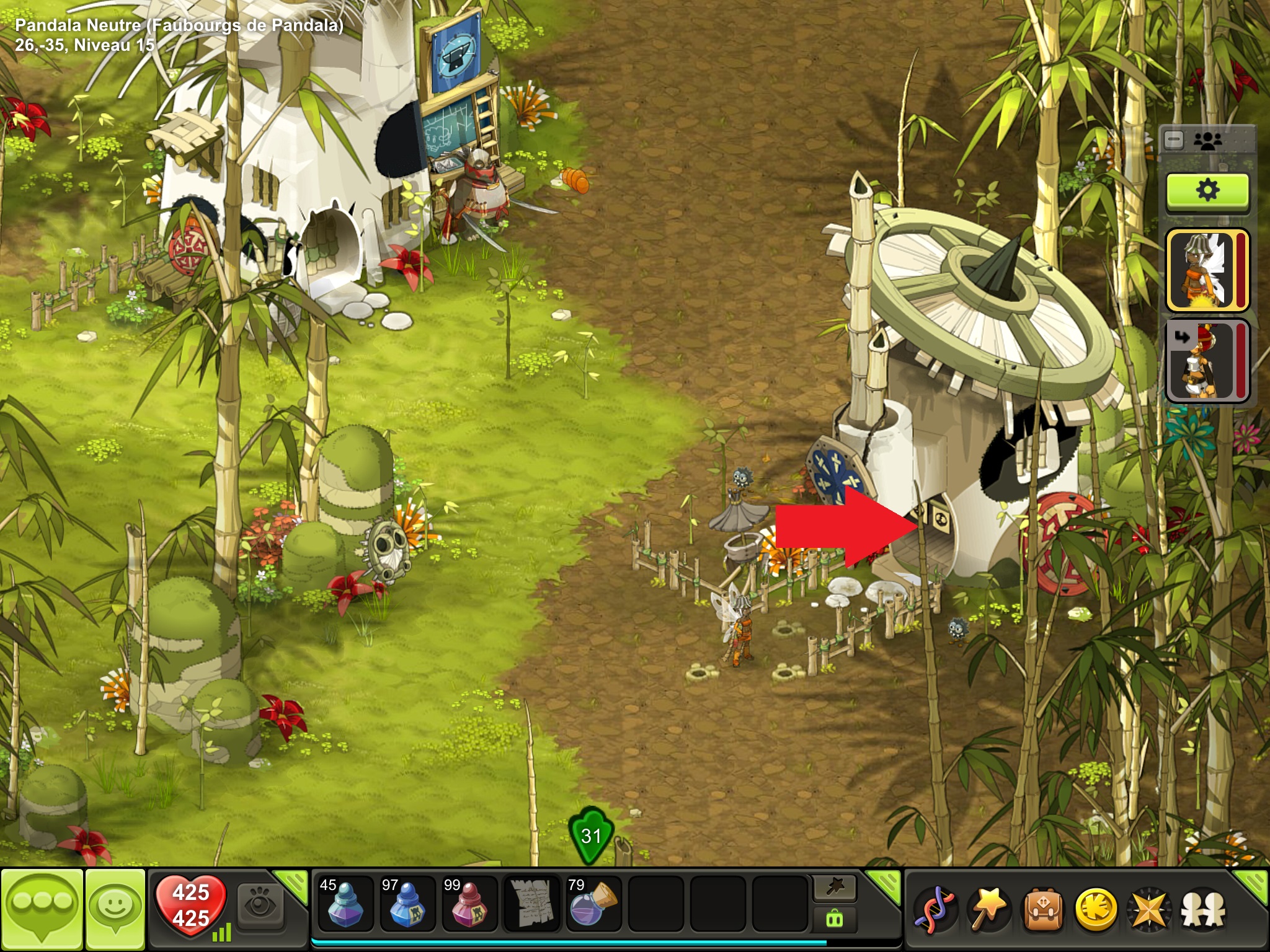1270x952 pixels.
Task: Open the smiley emote menu
Action: [x=115, y=909]
